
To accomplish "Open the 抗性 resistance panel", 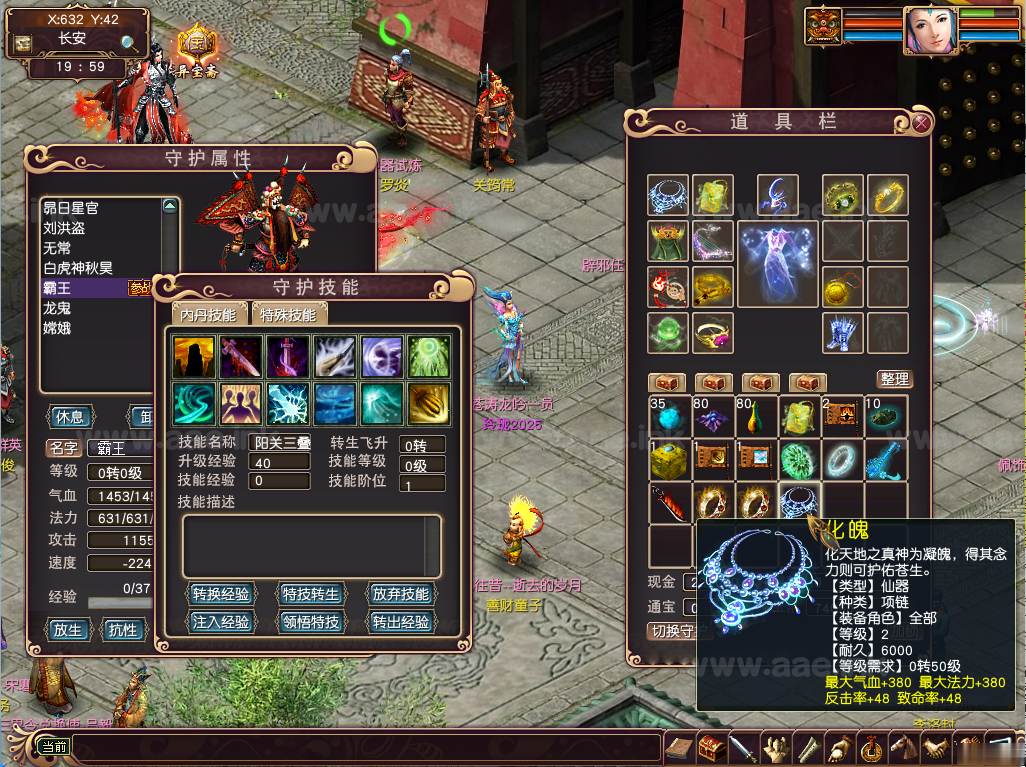I will pyautogui.click(x=123, y=630).
